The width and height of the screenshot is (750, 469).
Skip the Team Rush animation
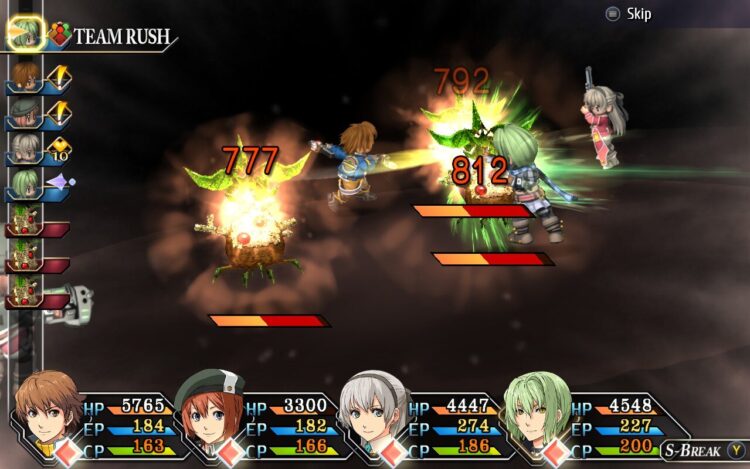point(627,14)
